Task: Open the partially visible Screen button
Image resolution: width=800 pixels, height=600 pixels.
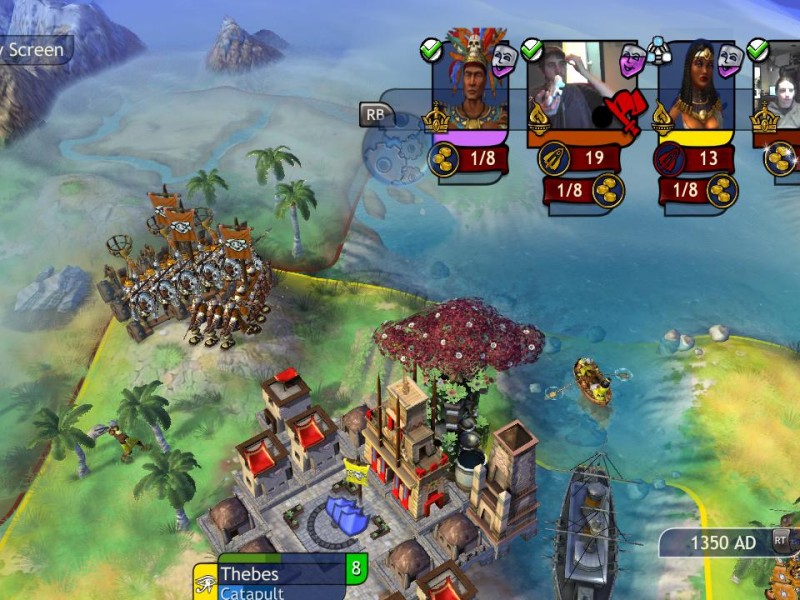Action: click(33, 49)
